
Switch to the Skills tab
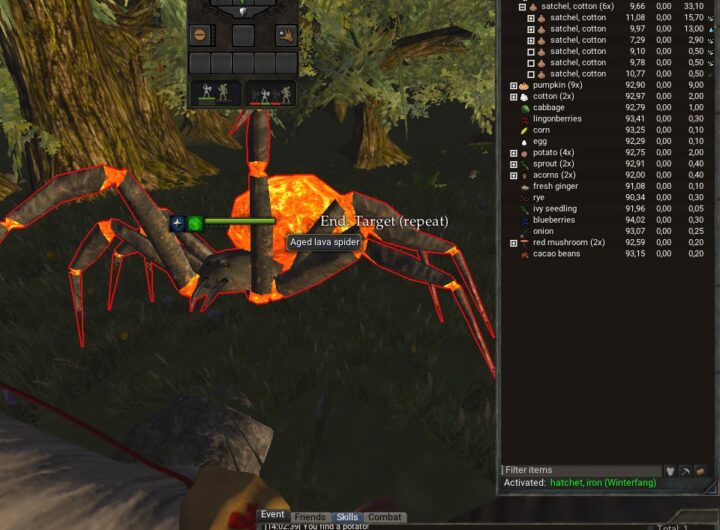coord(347,517)
